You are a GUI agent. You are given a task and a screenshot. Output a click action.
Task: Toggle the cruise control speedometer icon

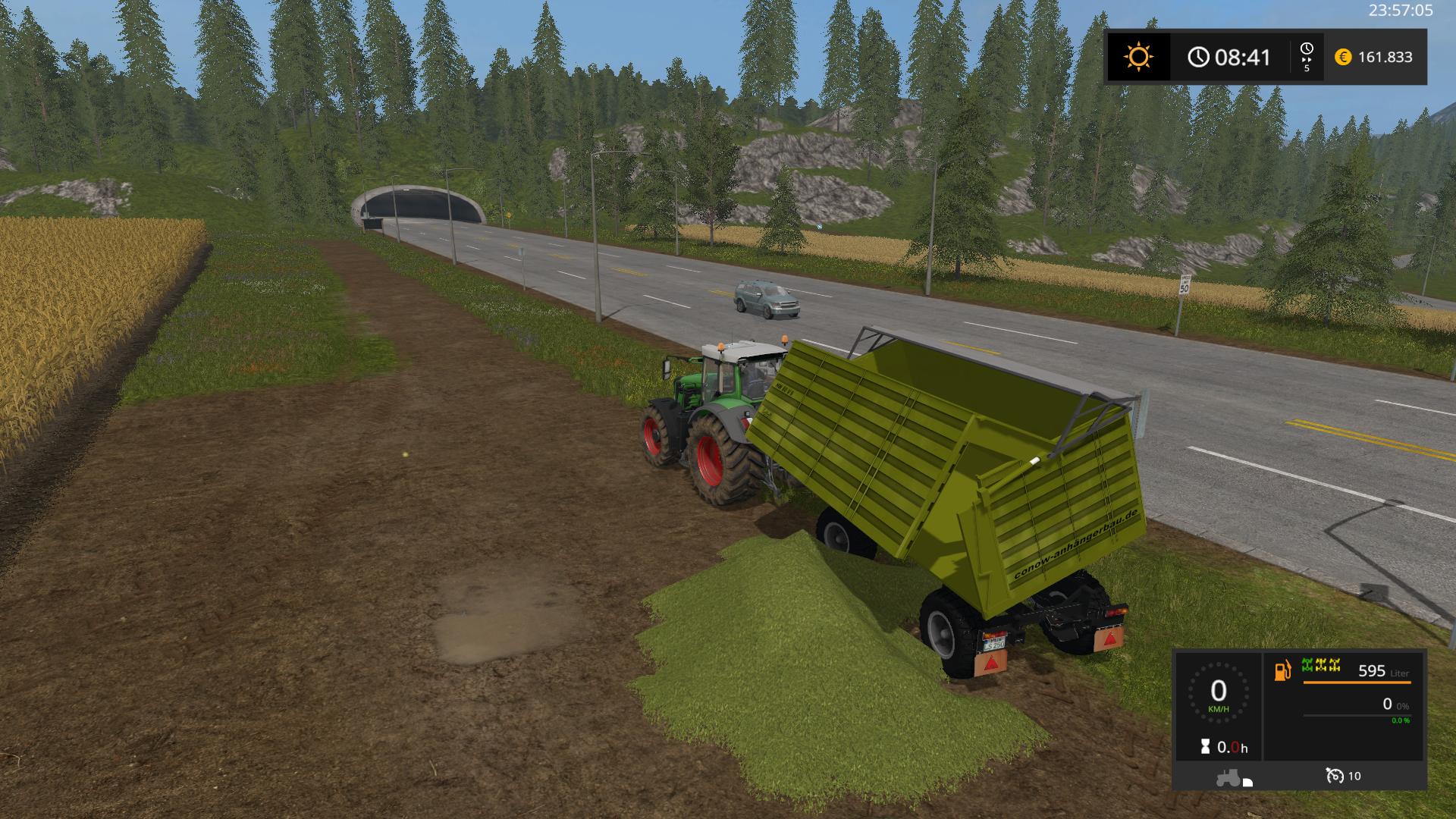(1335, 776)
